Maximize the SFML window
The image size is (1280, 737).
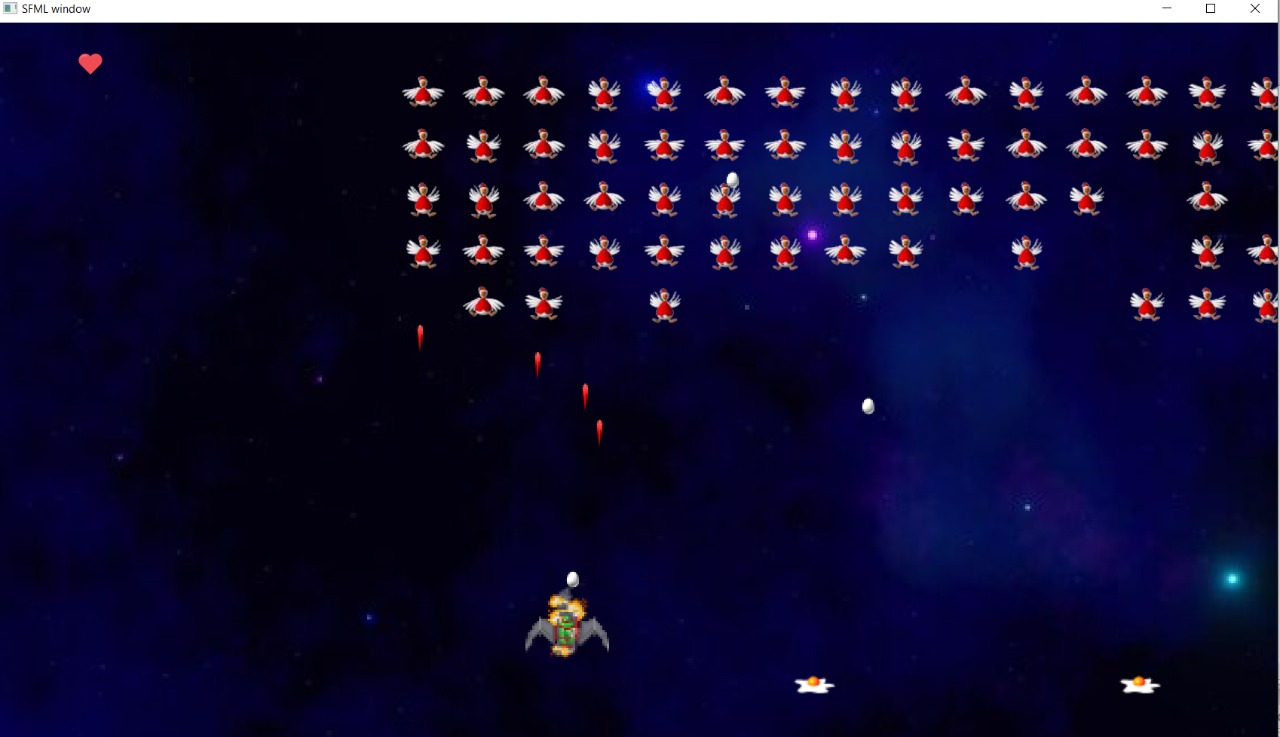1210,8
